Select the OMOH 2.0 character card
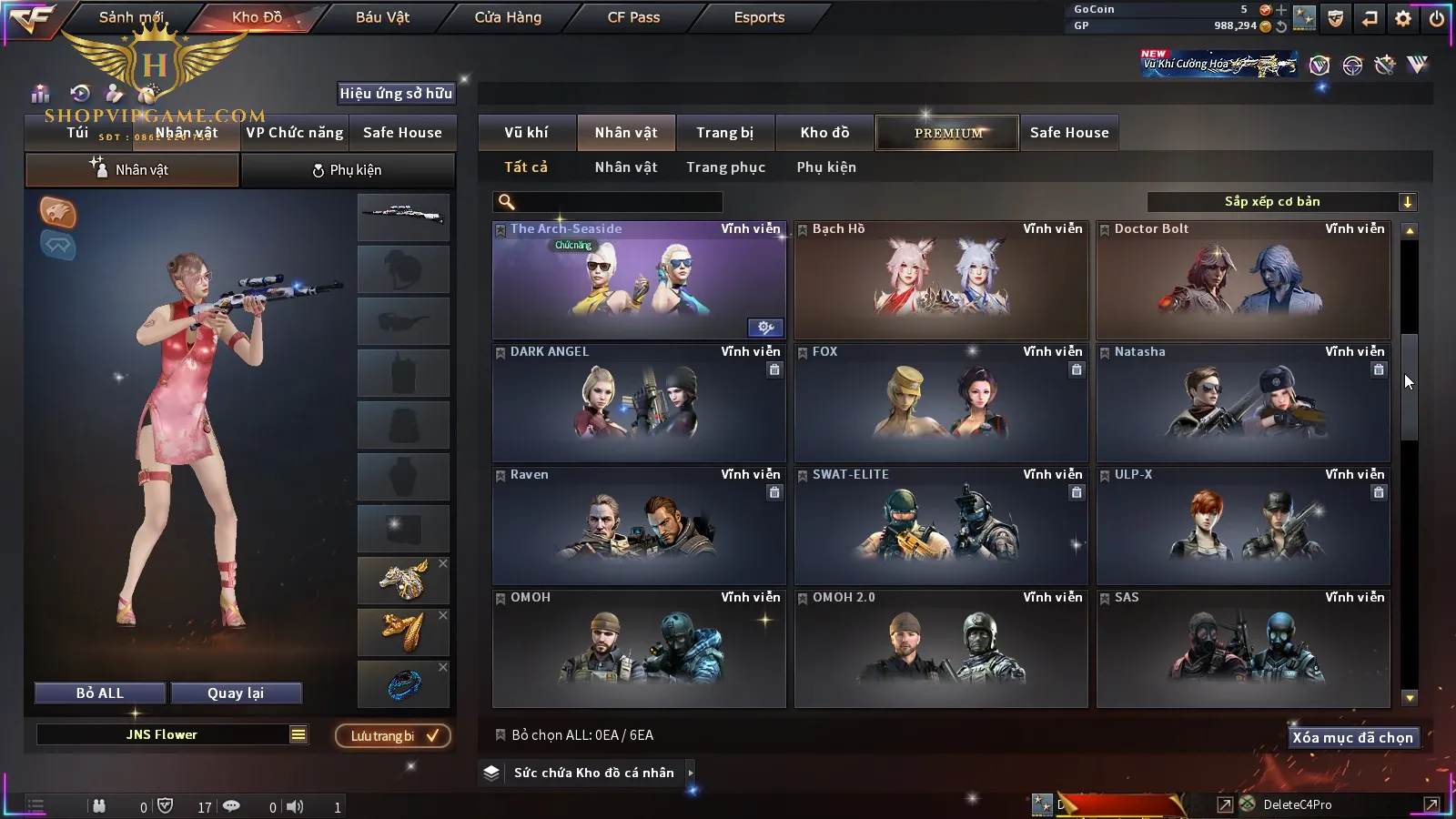This screenshot has width=1456, height=819. [x=941, y=649]
